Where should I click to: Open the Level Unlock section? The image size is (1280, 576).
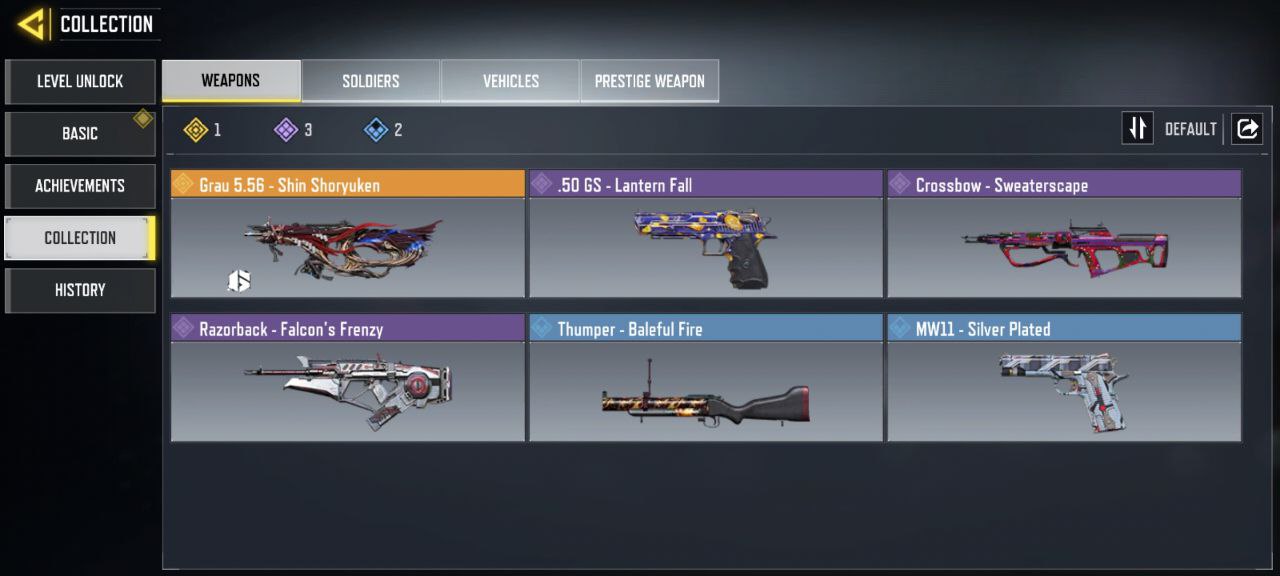coord(80,81)
